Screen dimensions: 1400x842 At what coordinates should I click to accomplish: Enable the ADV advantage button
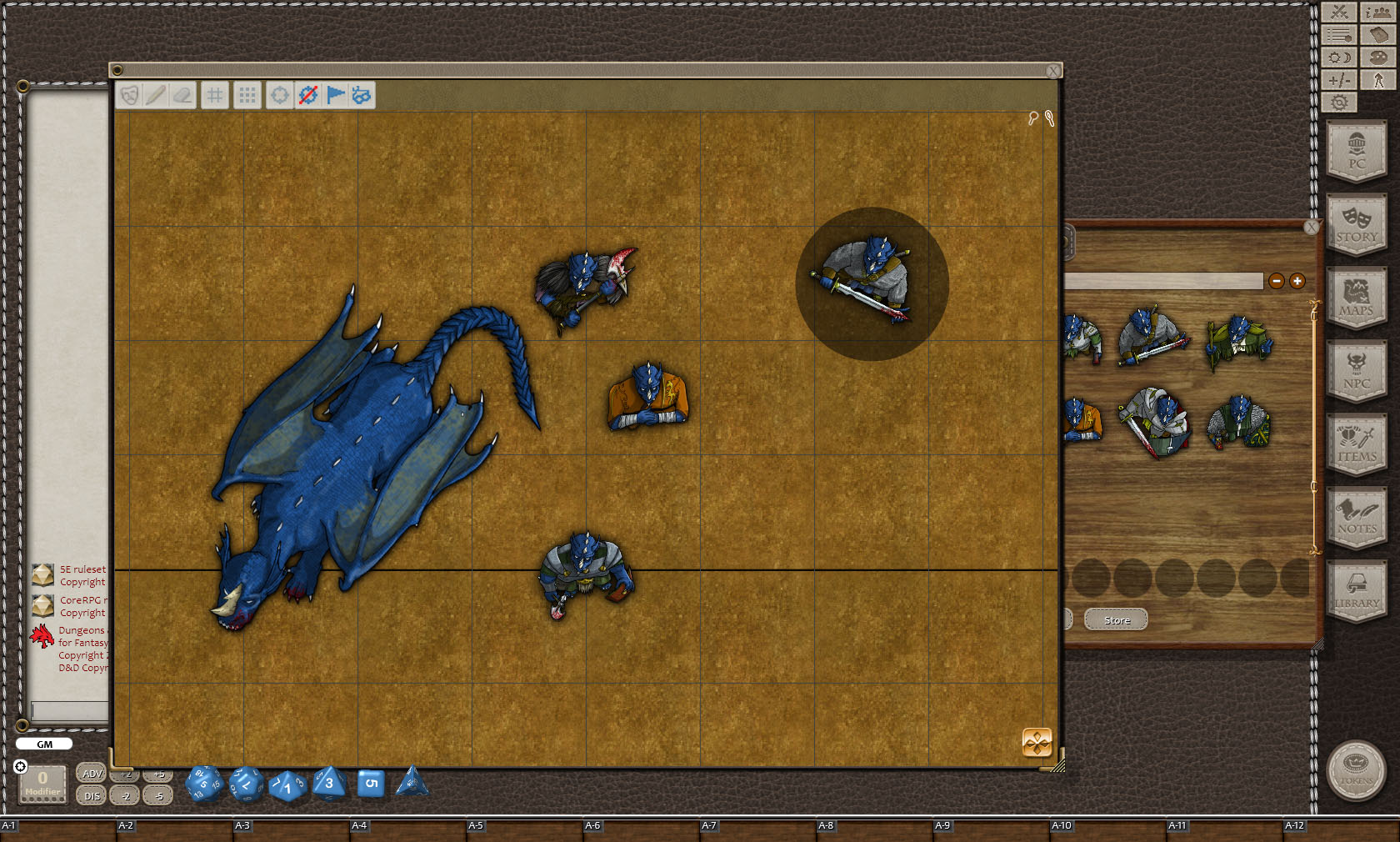pos(90,774)
